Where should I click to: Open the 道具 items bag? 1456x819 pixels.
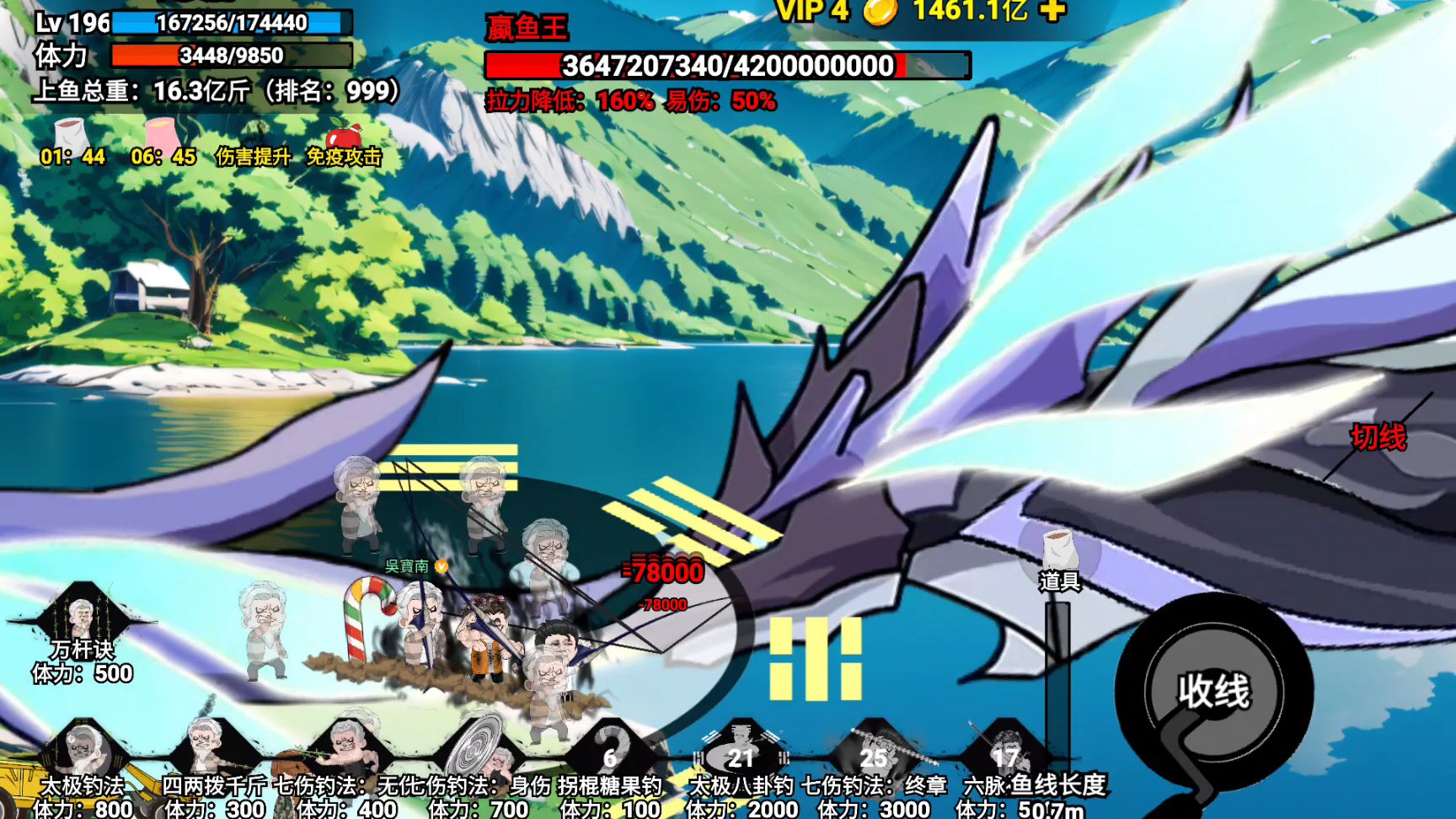click(1059, 555)
